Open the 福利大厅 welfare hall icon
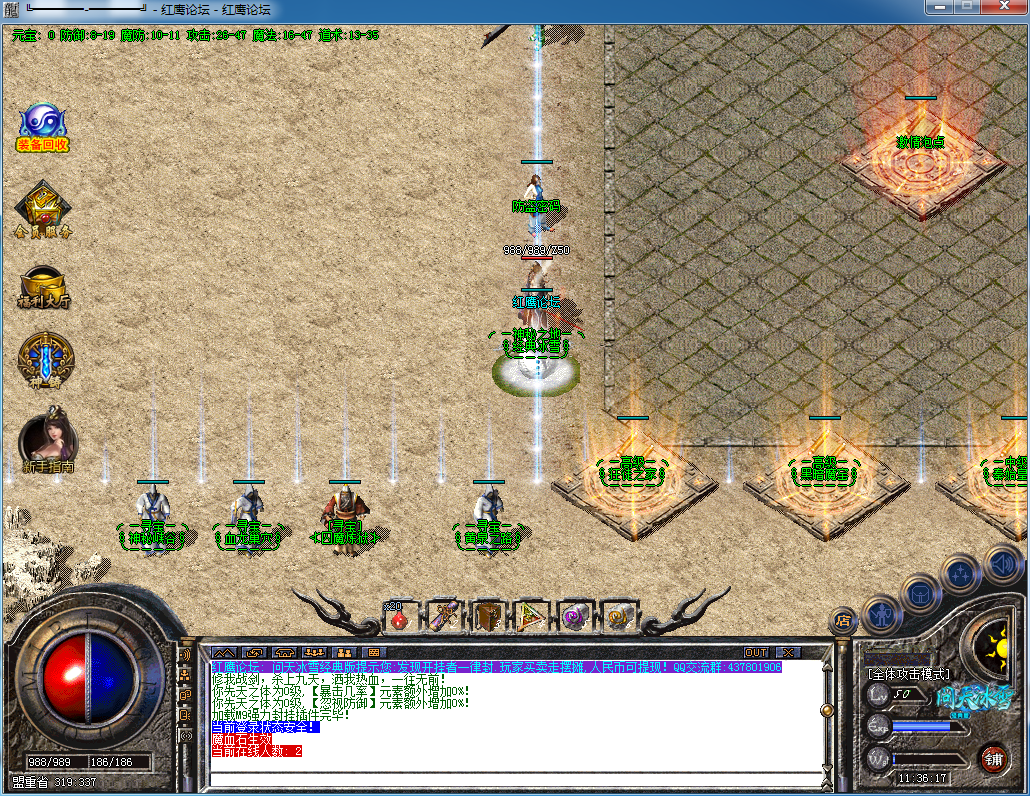The height and width of the screenshot is (796, 1030). 44,284
